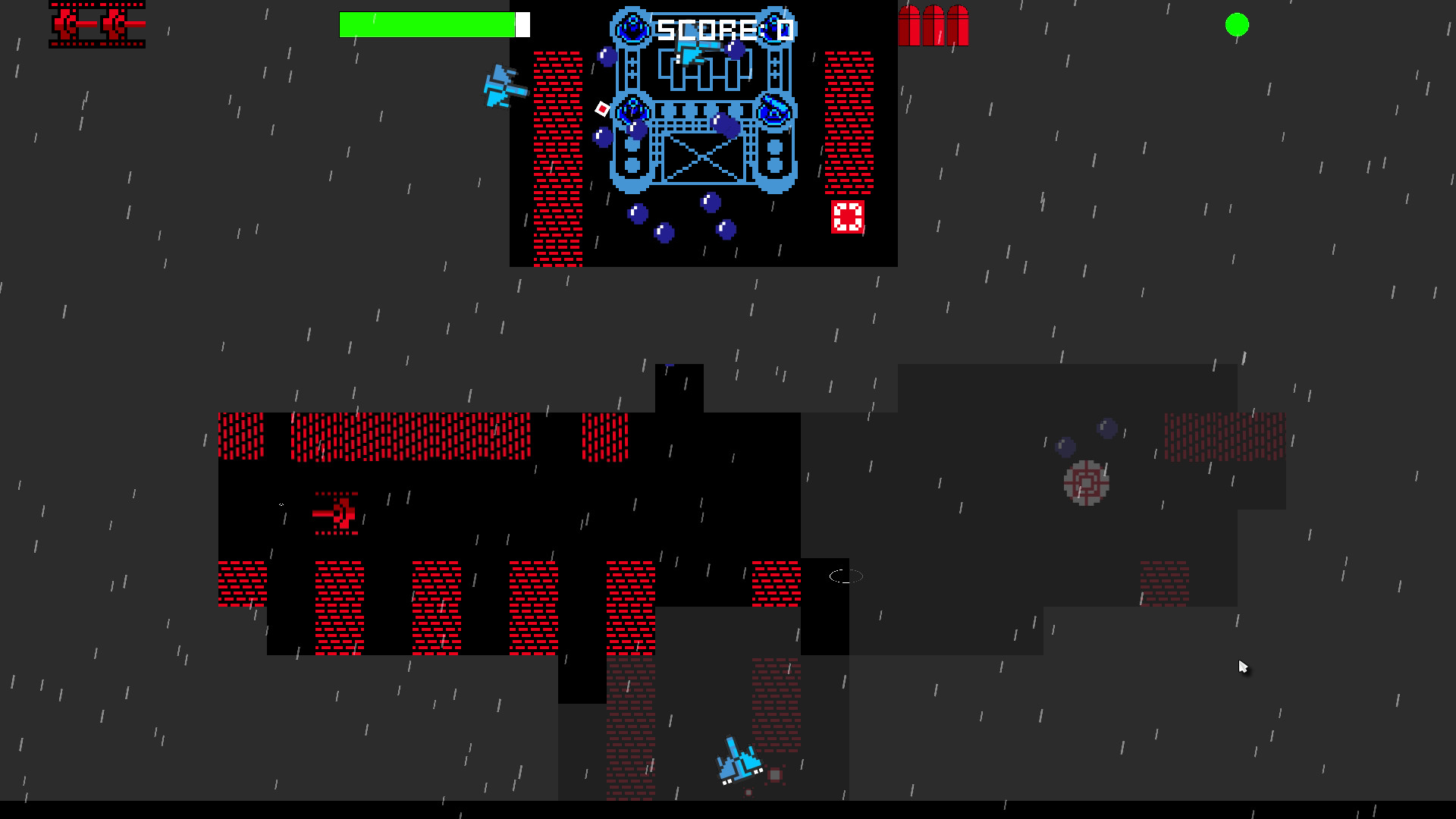
Task: Toggle the white segment on the health bar
Action: pos(522,24)
